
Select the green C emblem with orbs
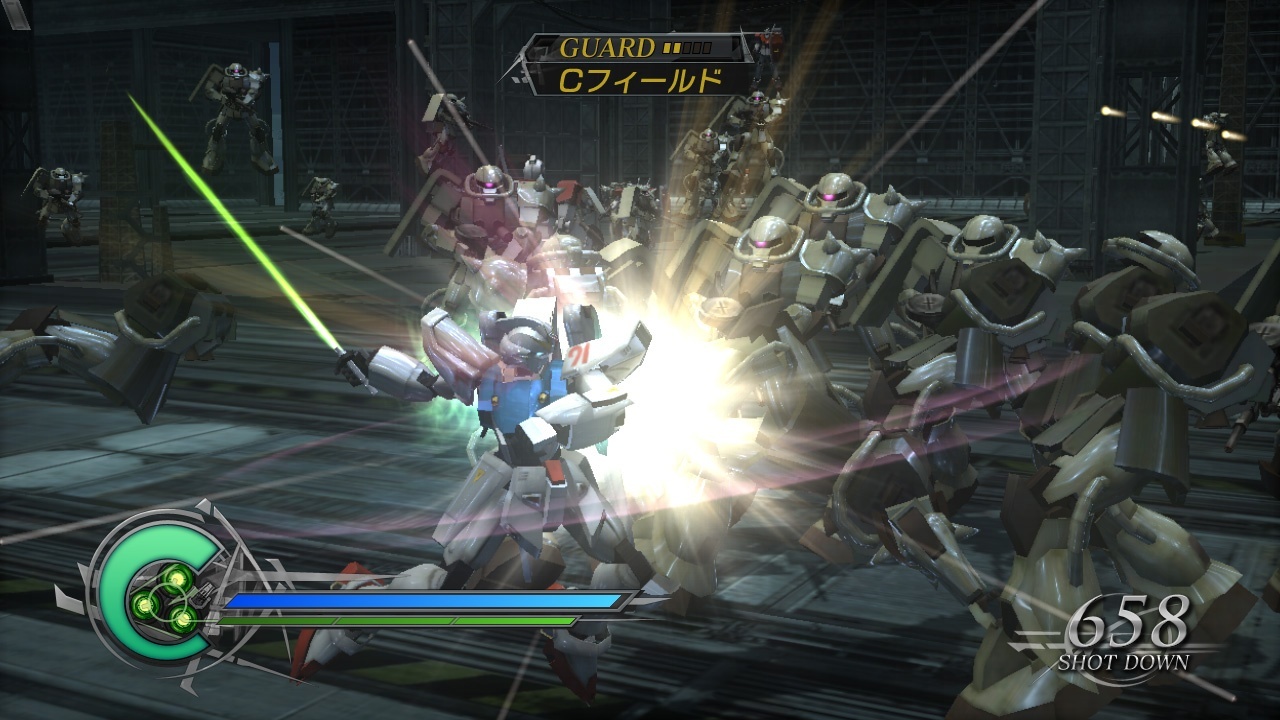[x=161, y=591]
